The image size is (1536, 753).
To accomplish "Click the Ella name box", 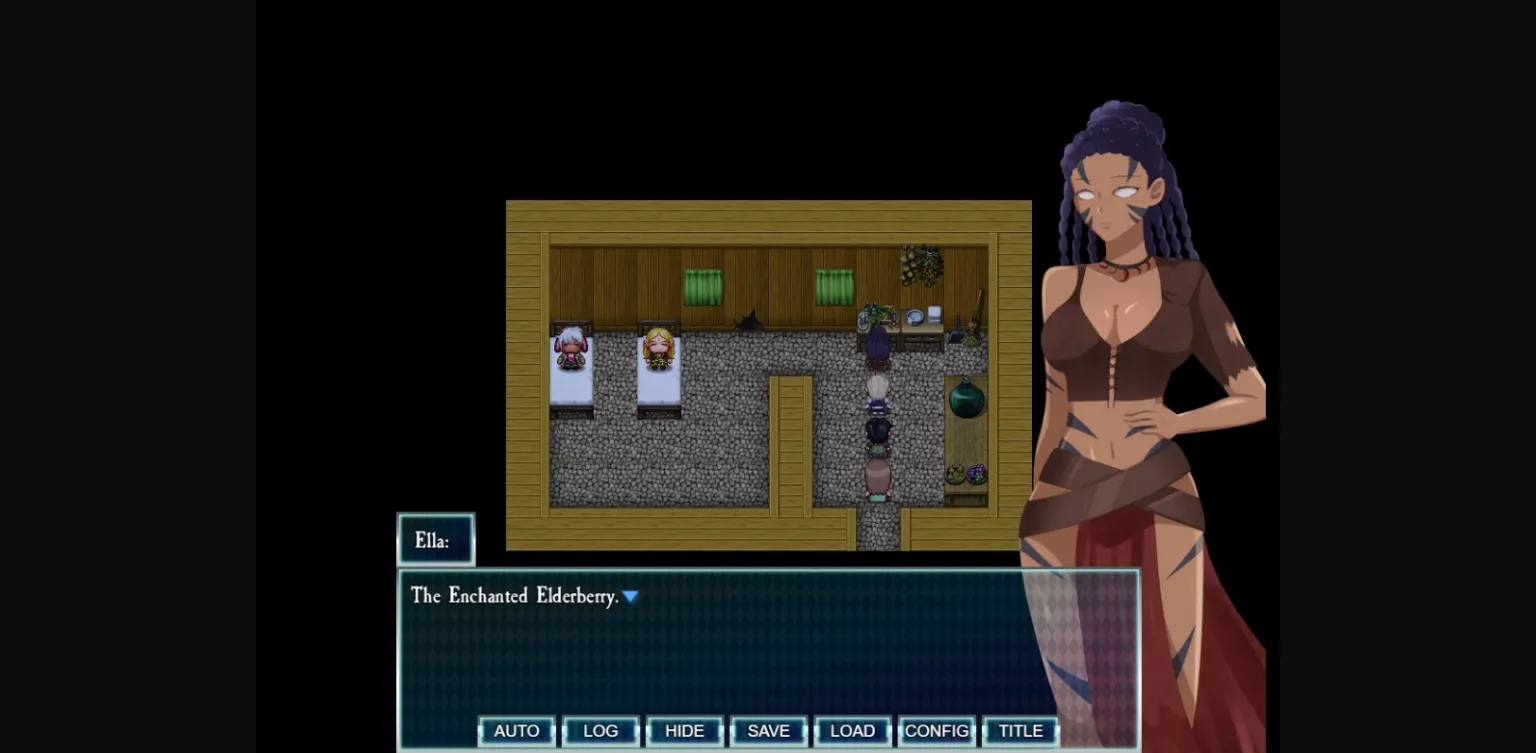I will click(x=435, y=540).
